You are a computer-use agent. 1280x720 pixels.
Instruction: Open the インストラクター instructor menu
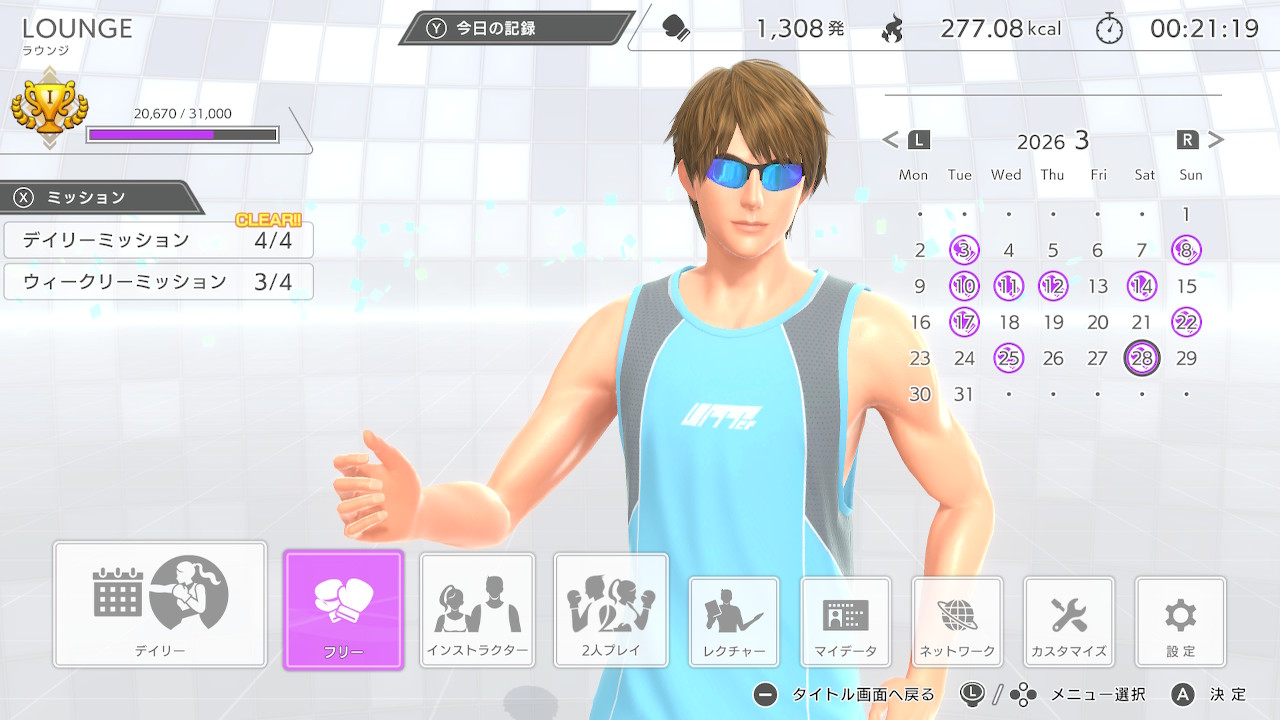pos(477,610)
